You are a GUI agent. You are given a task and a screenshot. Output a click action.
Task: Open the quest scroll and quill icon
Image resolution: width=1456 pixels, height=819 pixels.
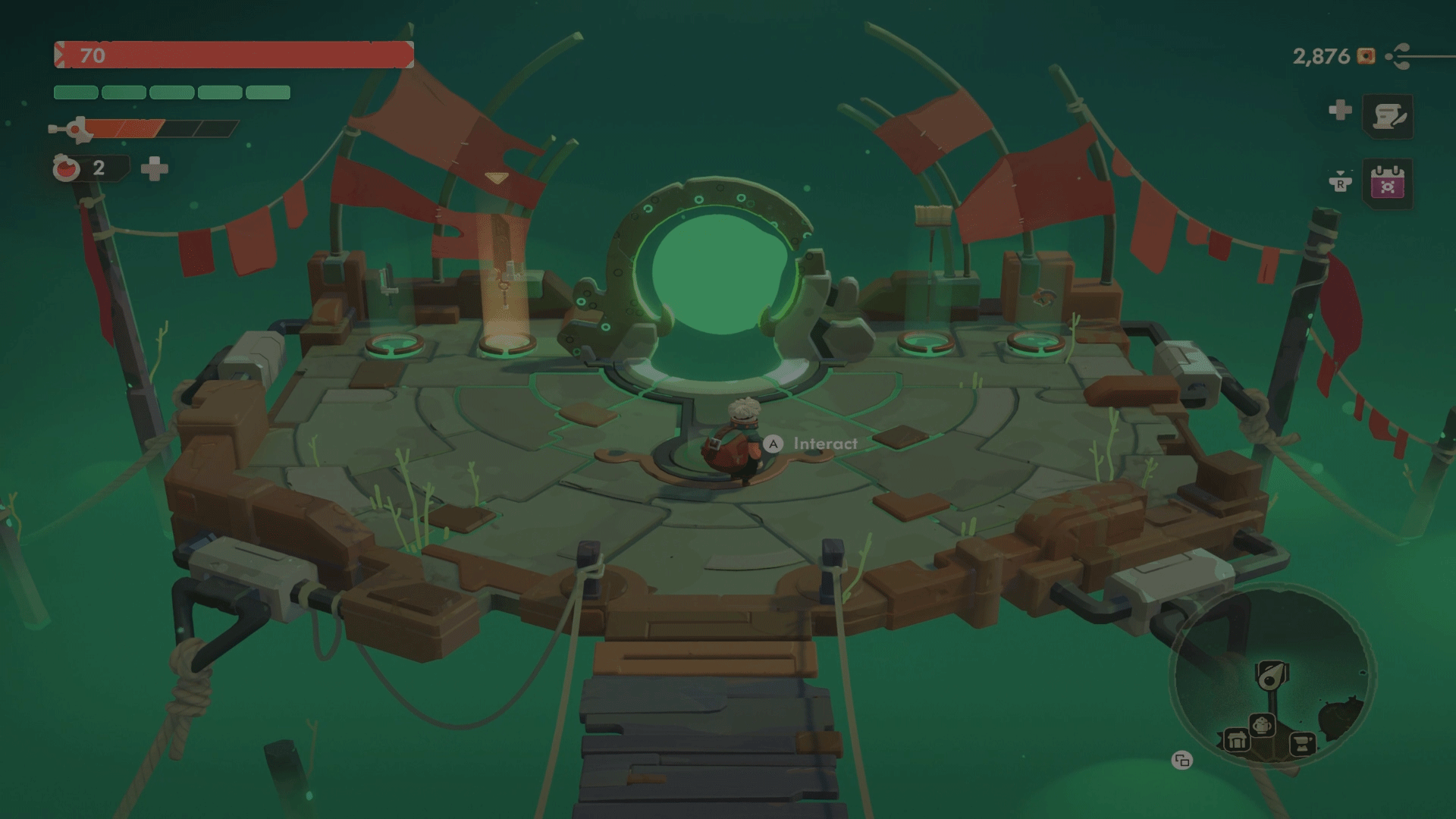click(x=1388, y=116)
